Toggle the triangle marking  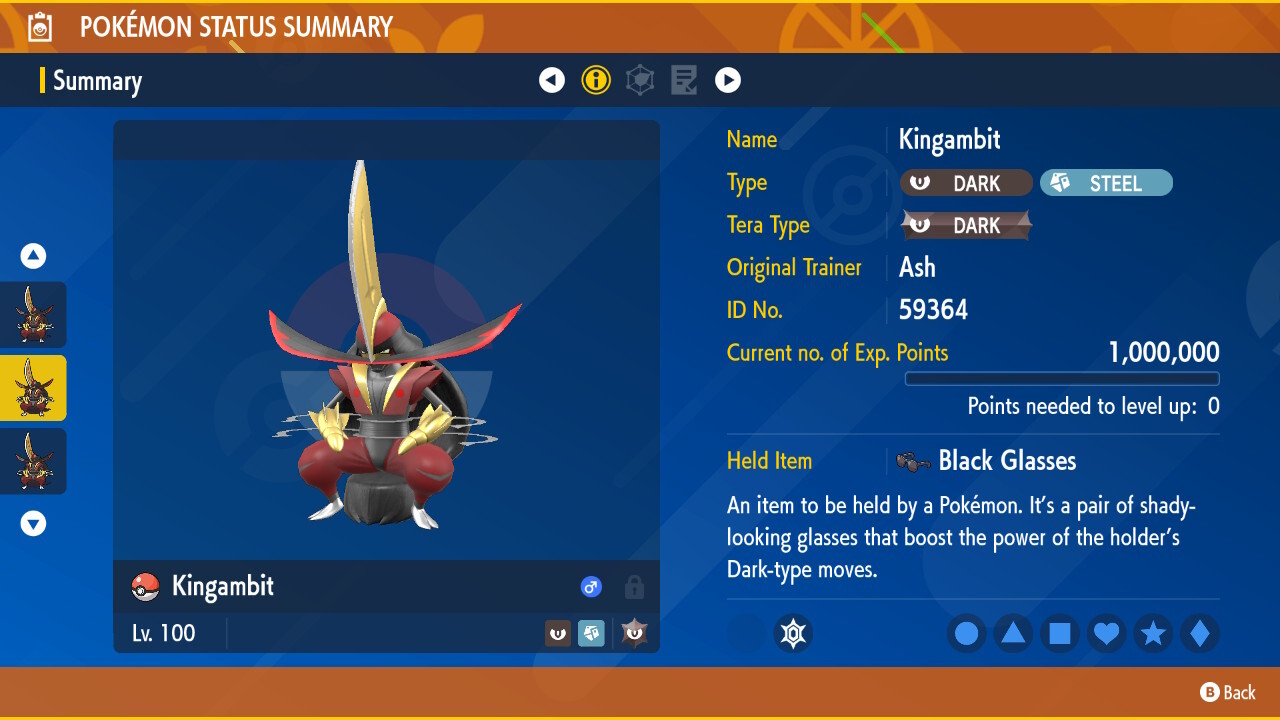[x=1013, y=633]
